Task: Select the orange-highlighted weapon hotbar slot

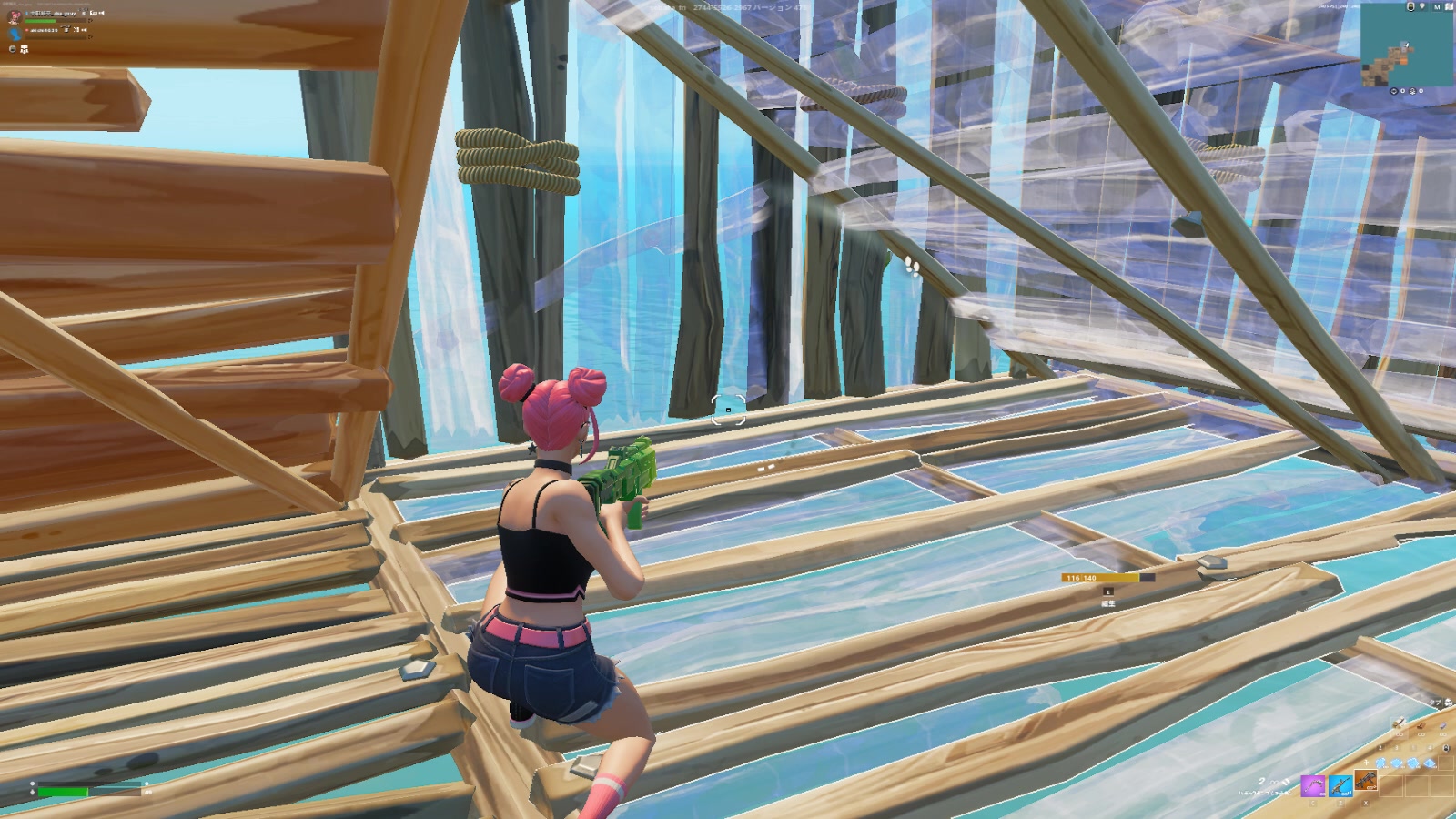Action: (1365, 780)
